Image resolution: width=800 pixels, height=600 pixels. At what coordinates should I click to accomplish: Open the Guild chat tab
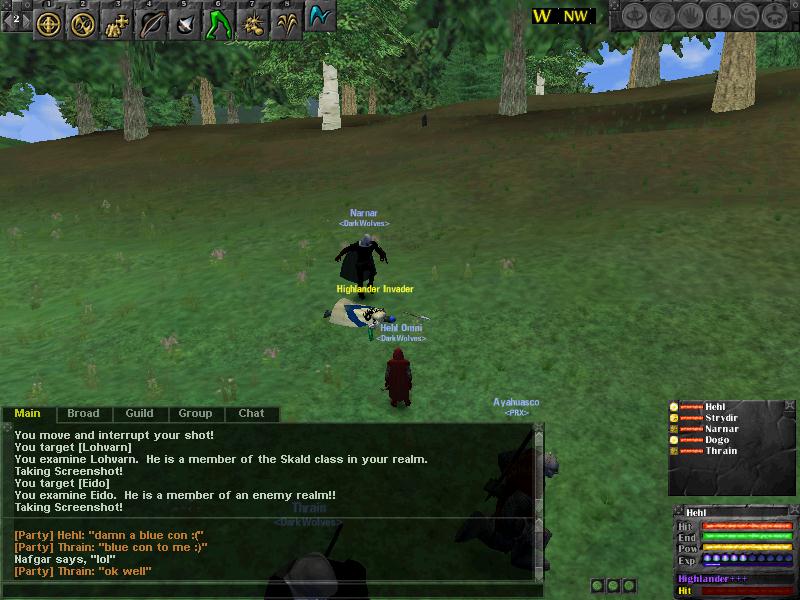click(x=139, y=413)
